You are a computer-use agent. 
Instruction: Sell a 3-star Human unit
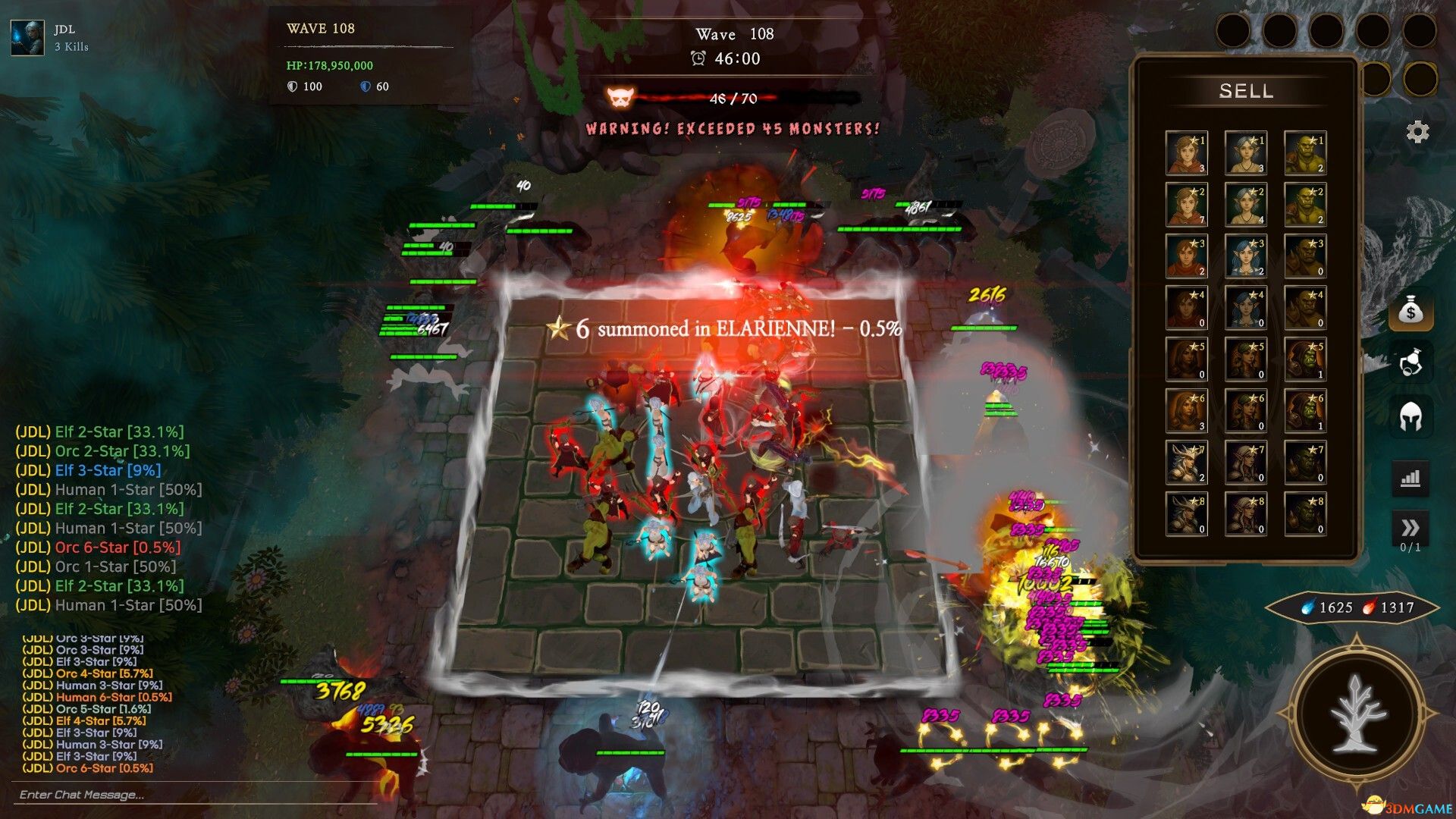(x=1186, y=256)
